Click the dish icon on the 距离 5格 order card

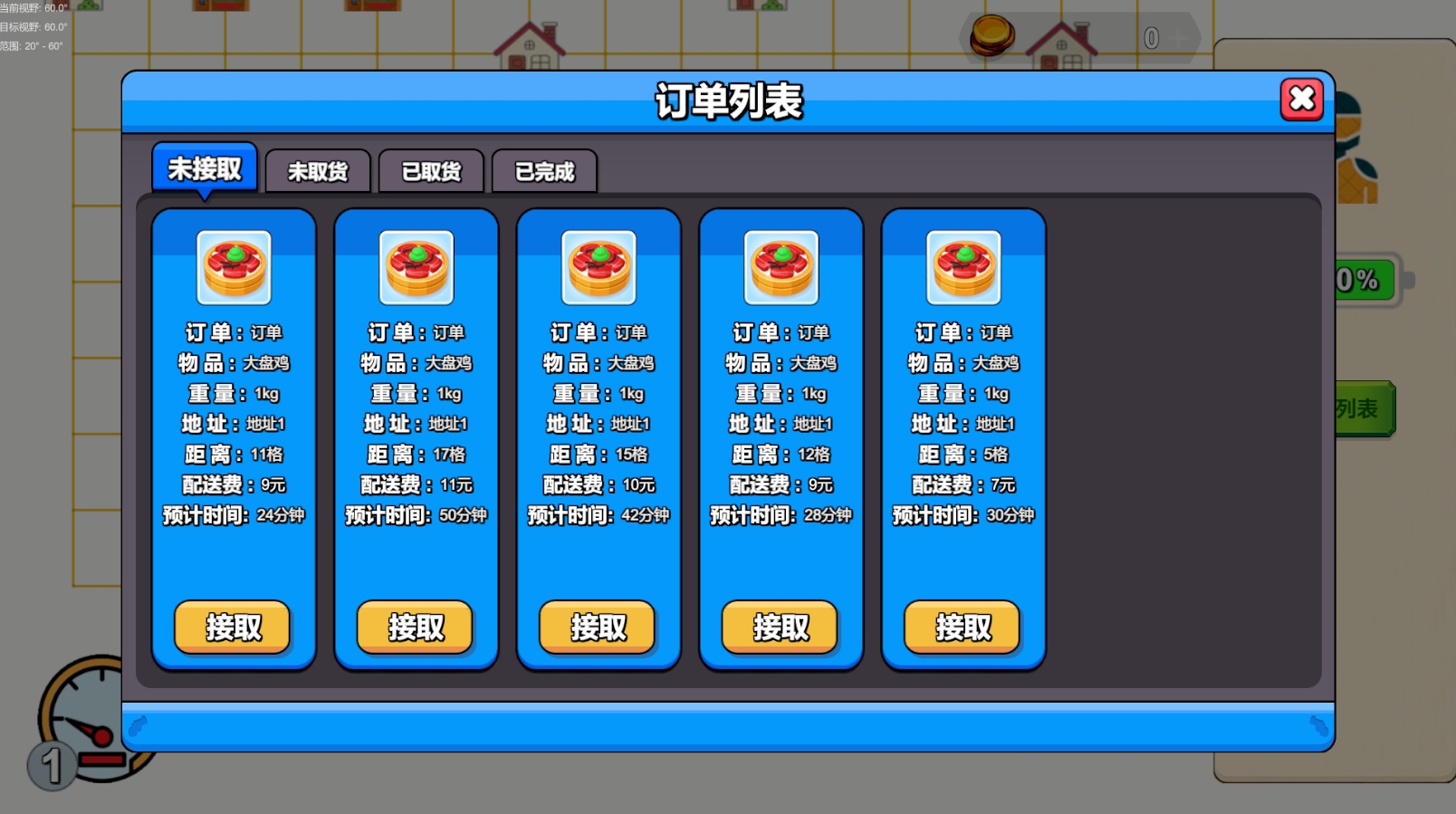click(x=963, y=268)
